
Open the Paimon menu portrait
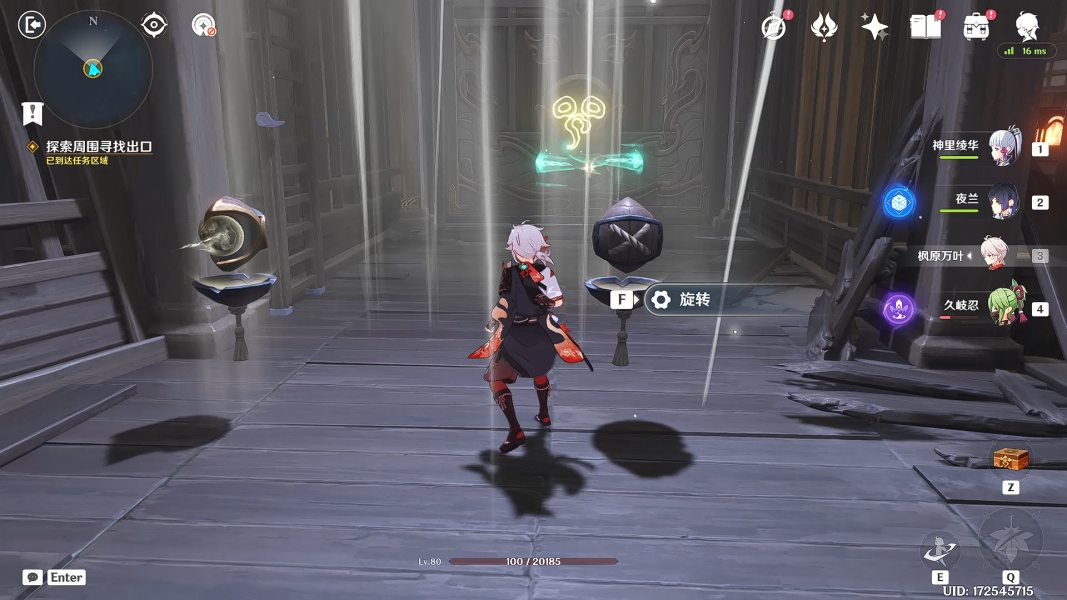click(x=1026, y=26)
